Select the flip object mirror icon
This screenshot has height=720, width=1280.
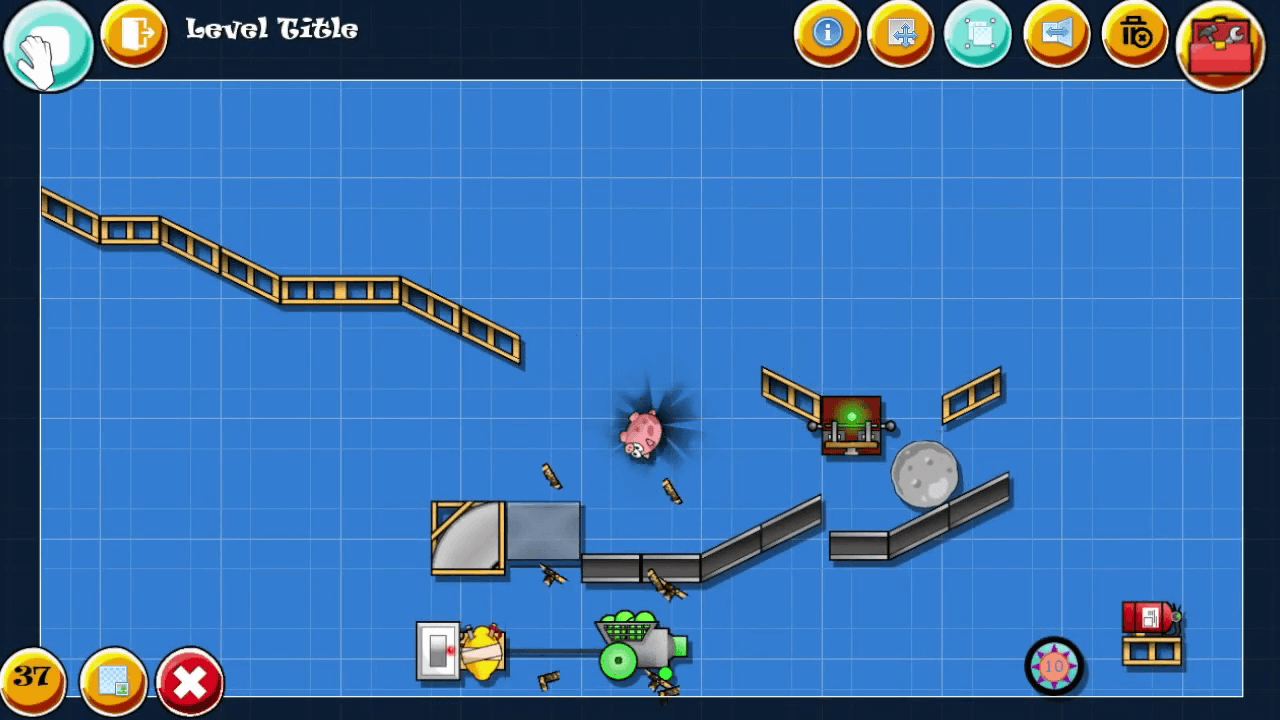tap(1056, 35)
